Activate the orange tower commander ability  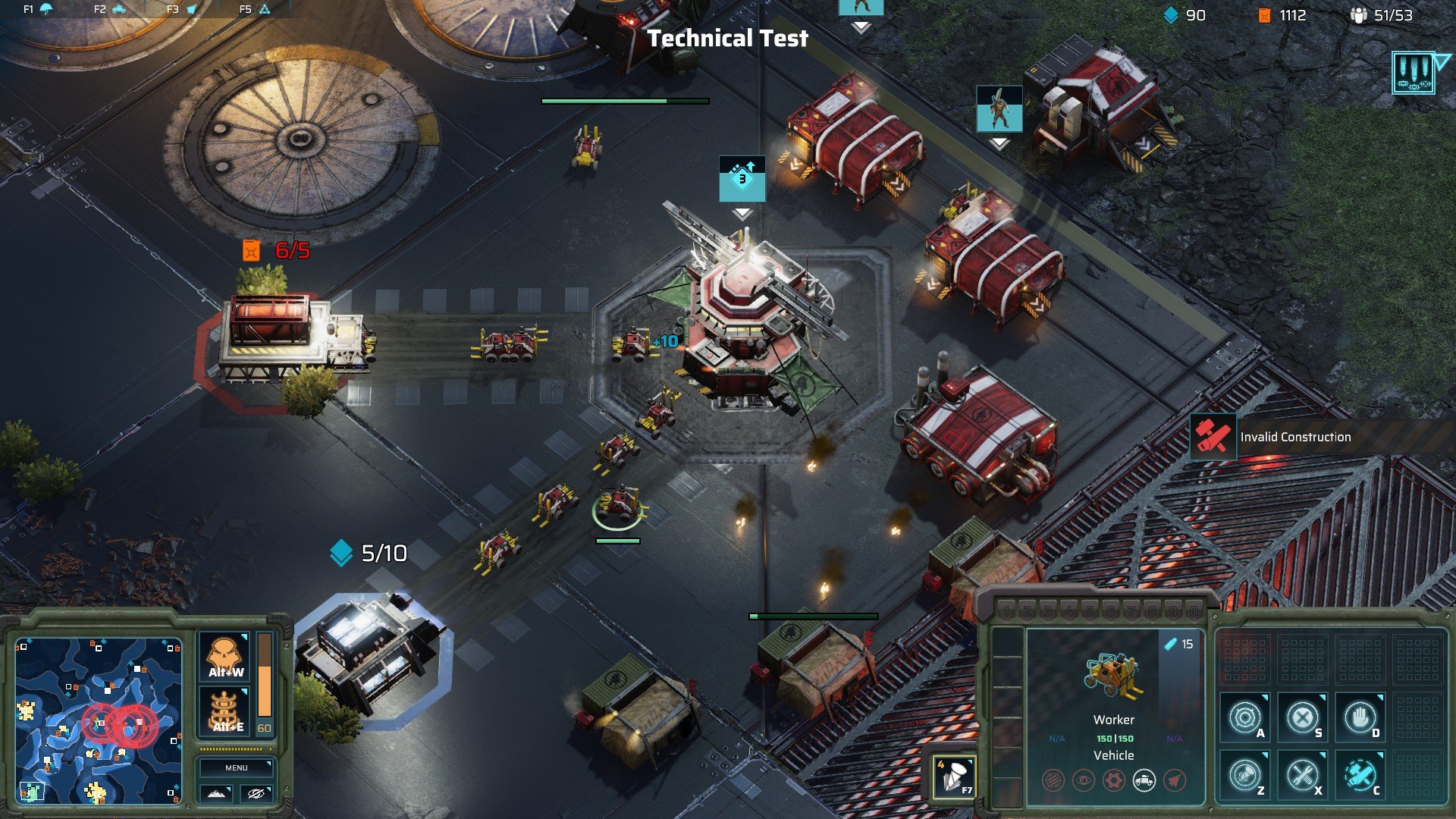tap(225, 712)
